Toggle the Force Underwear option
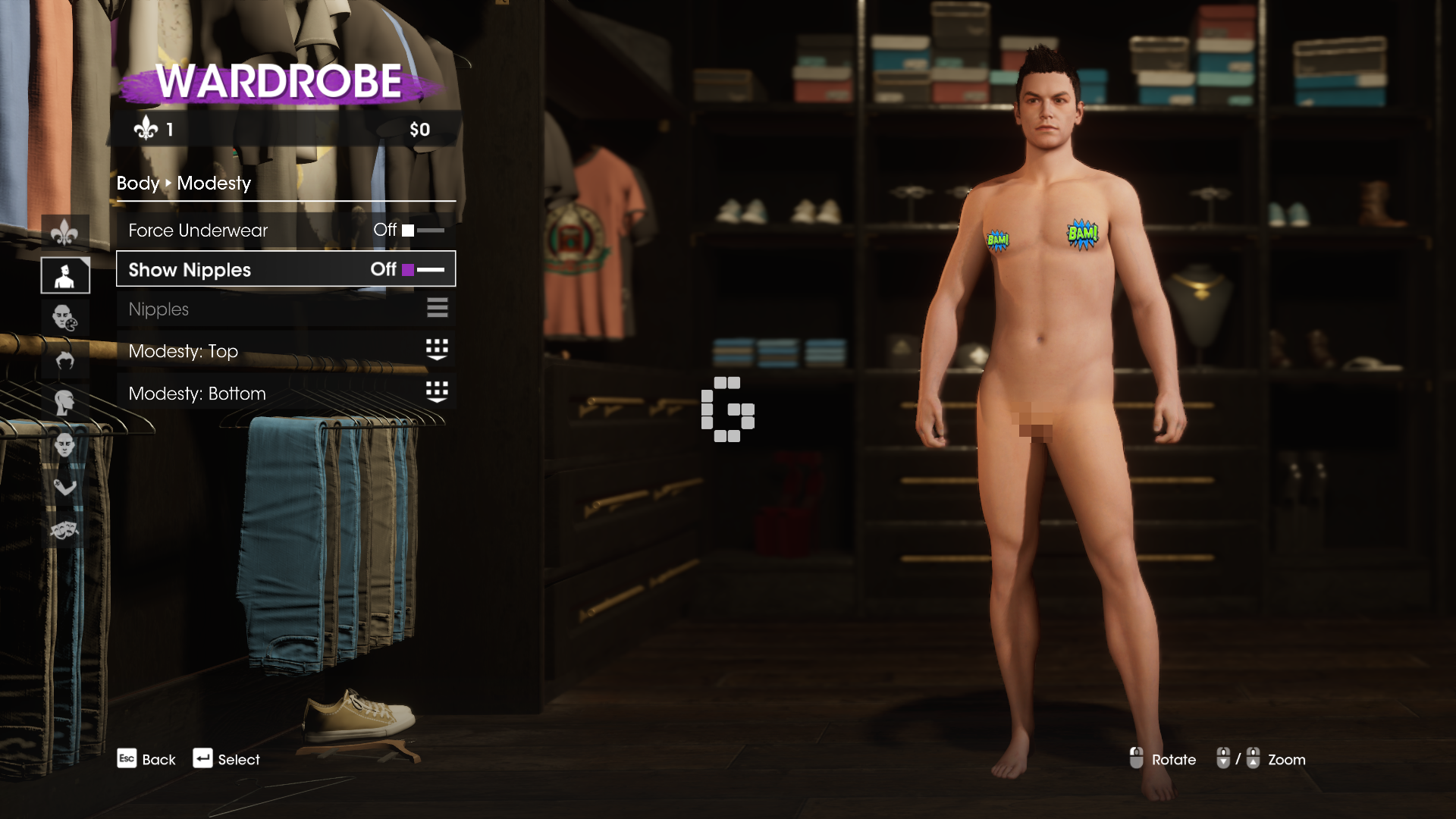 pos(285,230)
